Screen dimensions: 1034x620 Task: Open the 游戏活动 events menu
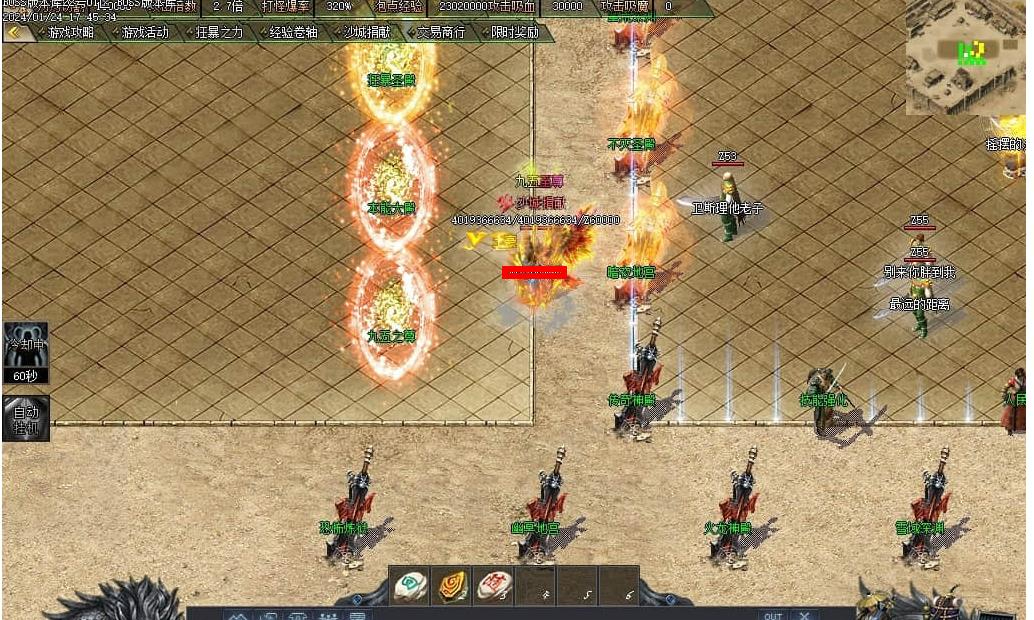[x=145, y=32]
